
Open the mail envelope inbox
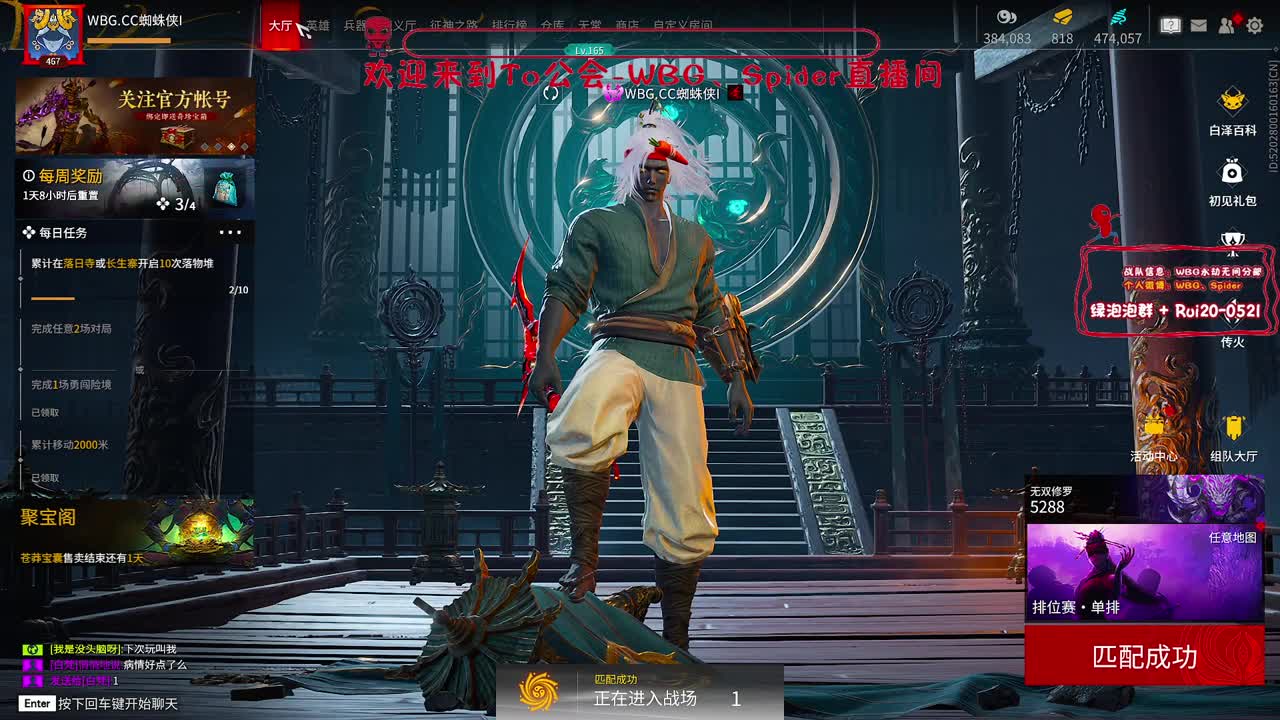point(1198,25)
